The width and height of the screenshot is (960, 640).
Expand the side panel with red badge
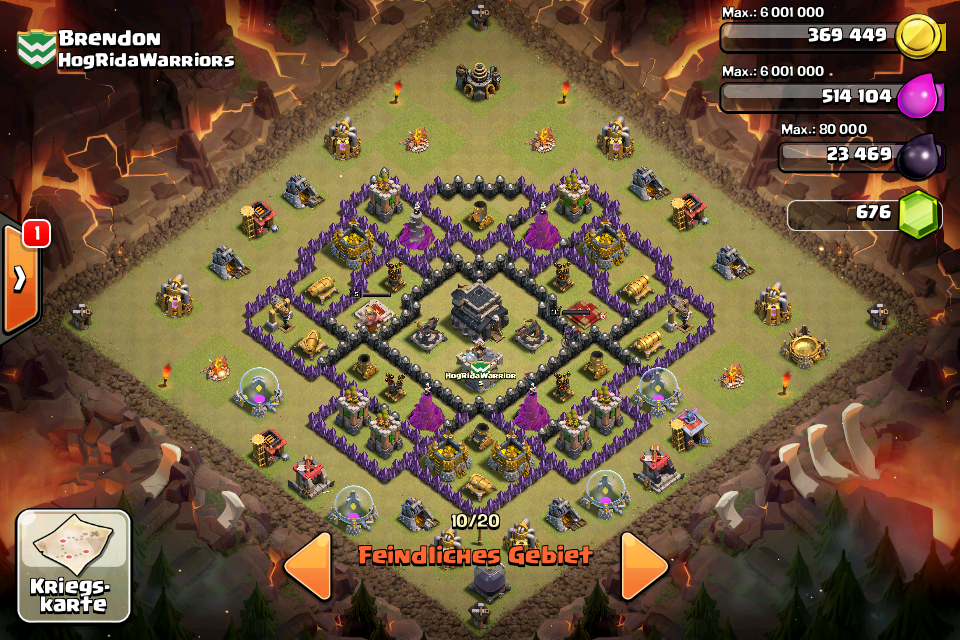(x=19, y=279)
